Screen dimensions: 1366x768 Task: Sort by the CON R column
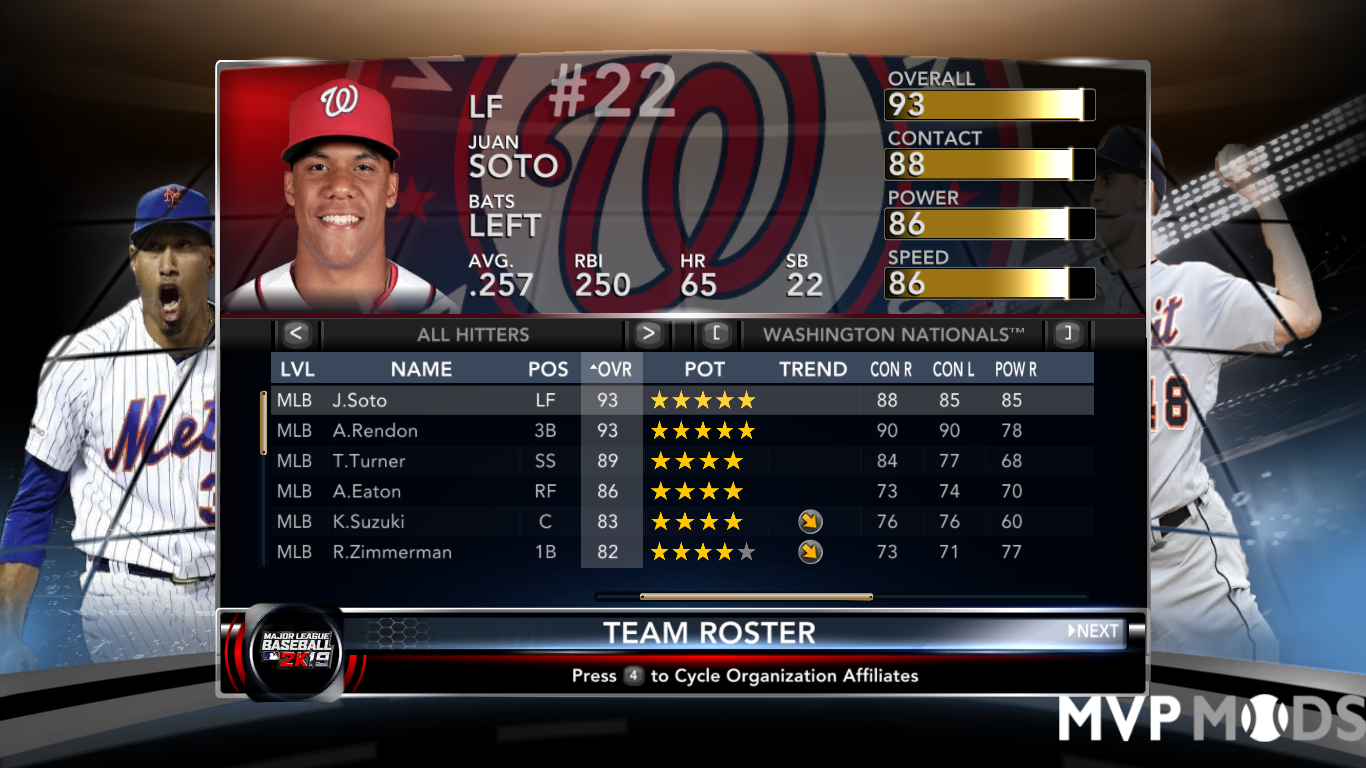click(890, 369)
